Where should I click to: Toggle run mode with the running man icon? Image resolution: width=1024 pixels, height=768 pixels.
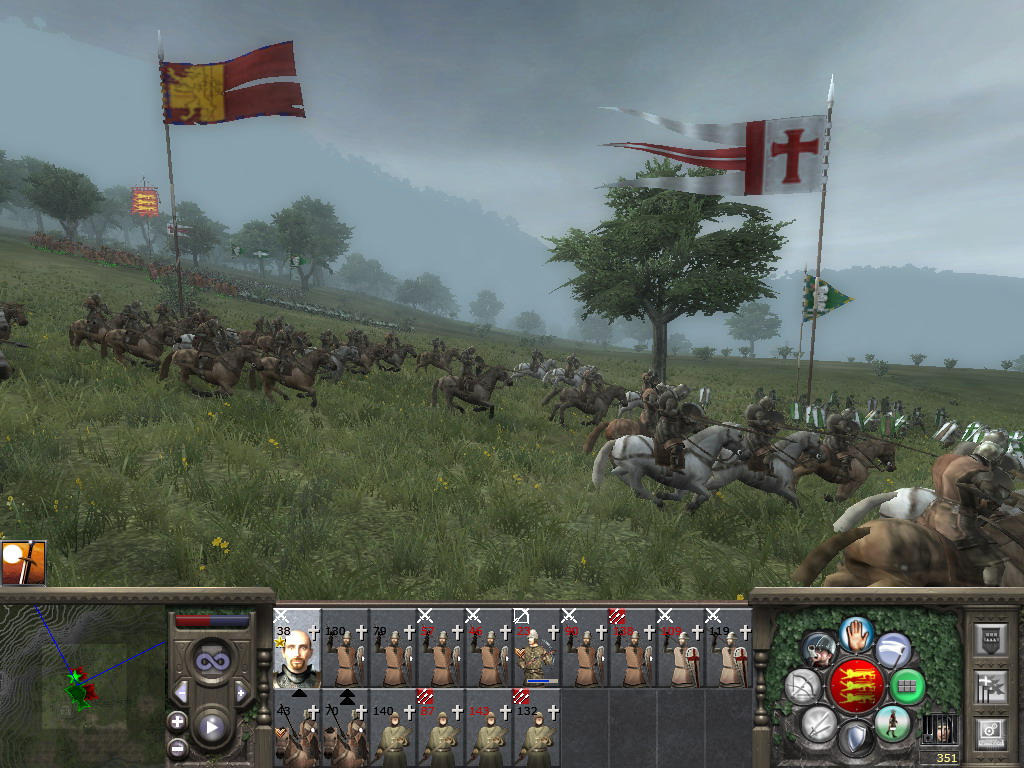click(892, 723)
